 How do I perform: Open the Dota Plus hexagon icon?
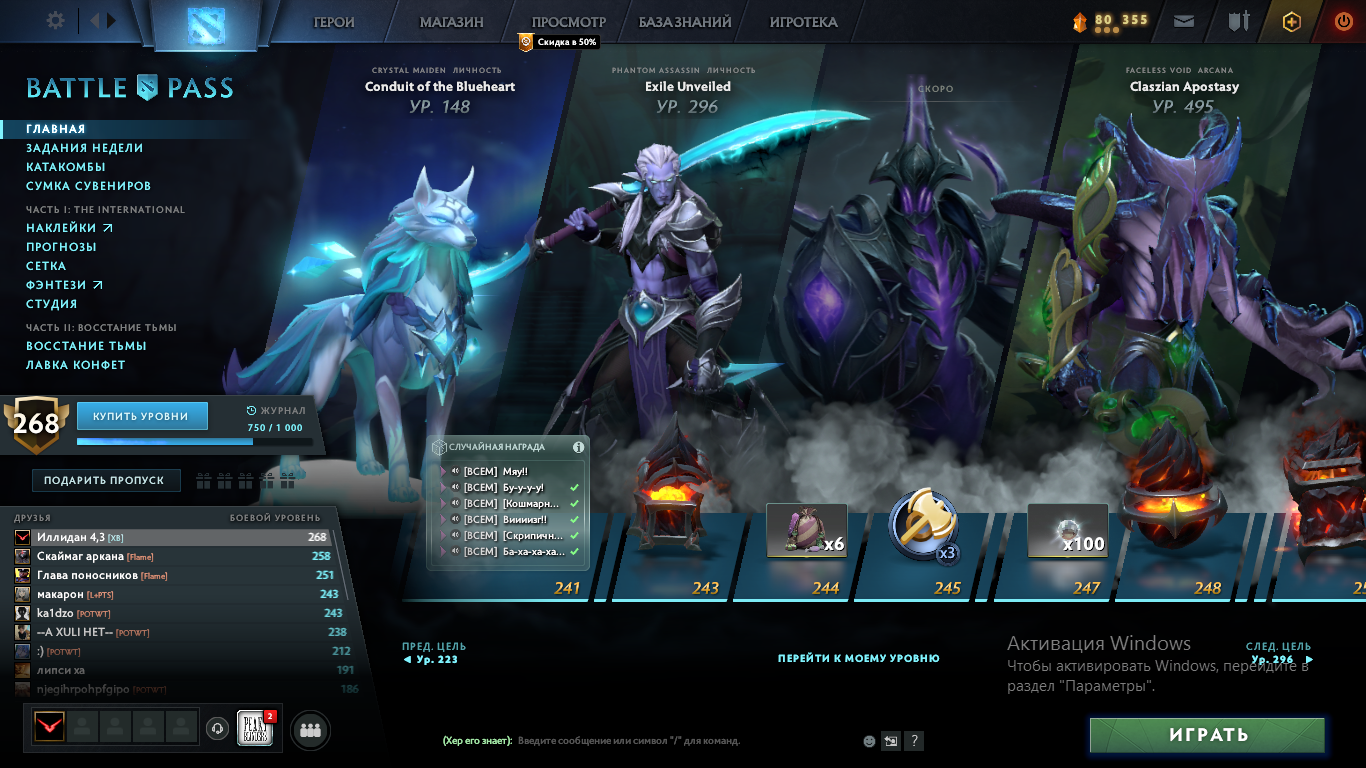1292,21
